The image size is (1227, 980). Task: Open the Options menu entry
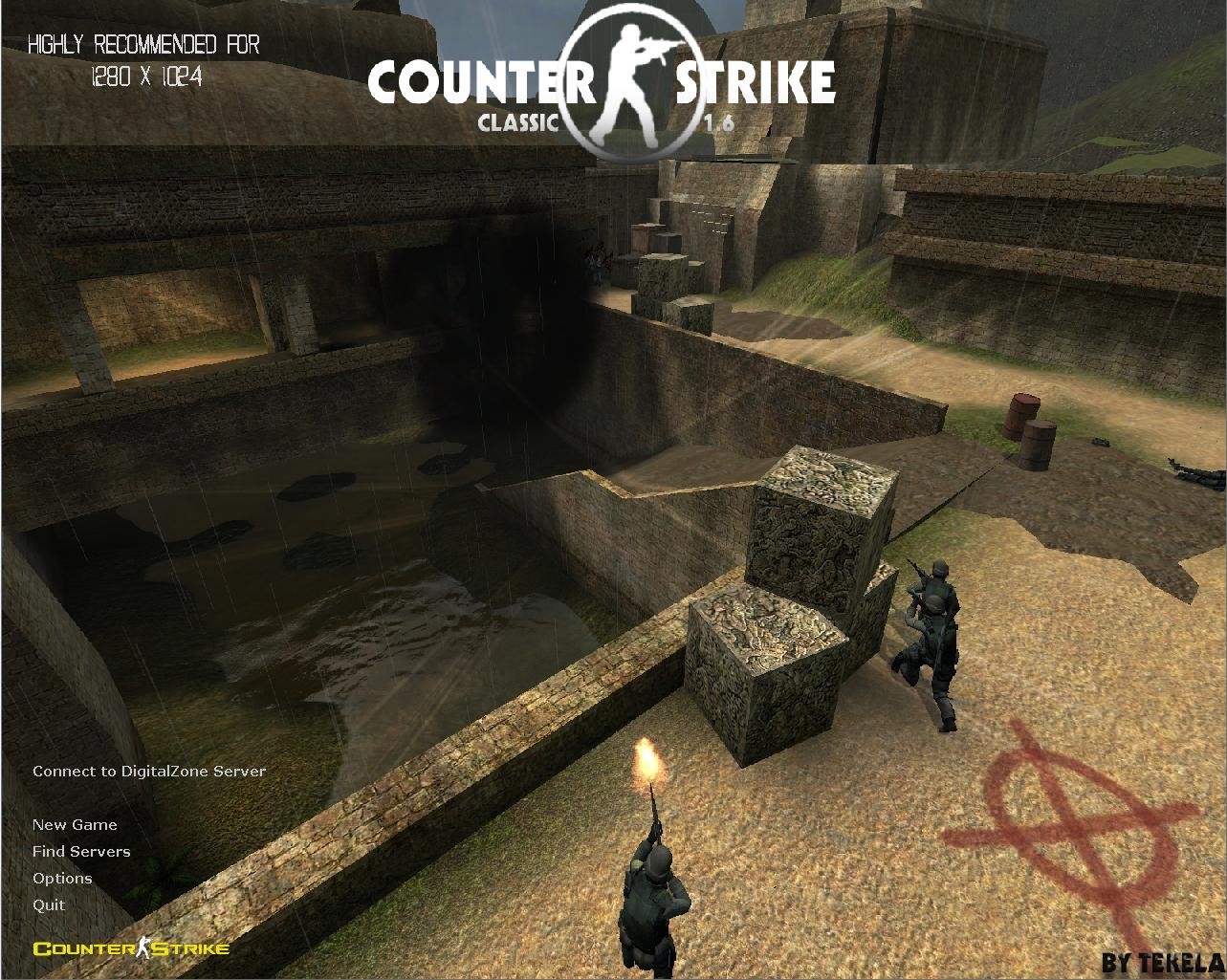point(62,878)
